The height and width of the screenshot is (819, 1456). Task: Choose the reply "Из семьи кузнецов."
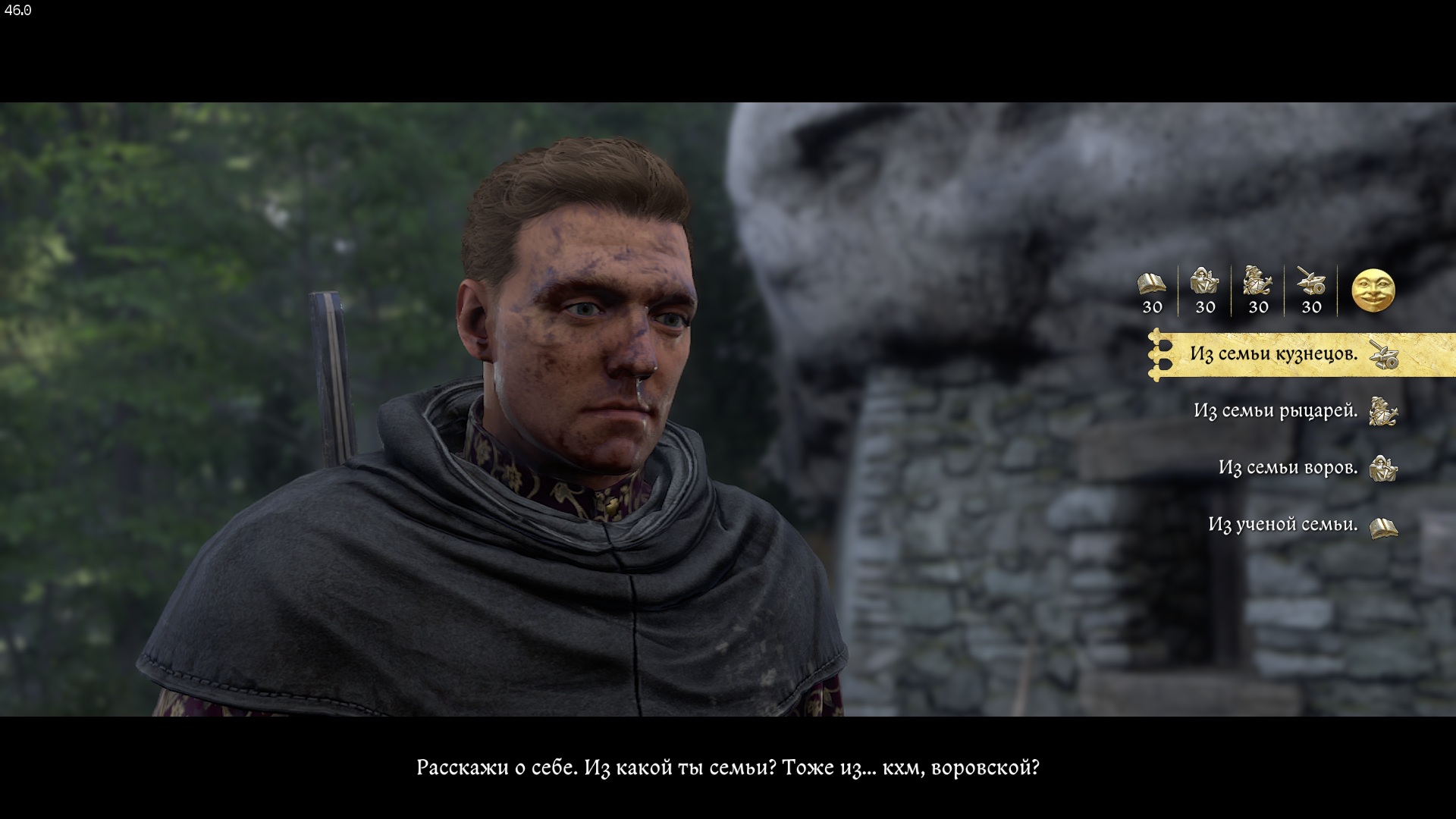1273,354
